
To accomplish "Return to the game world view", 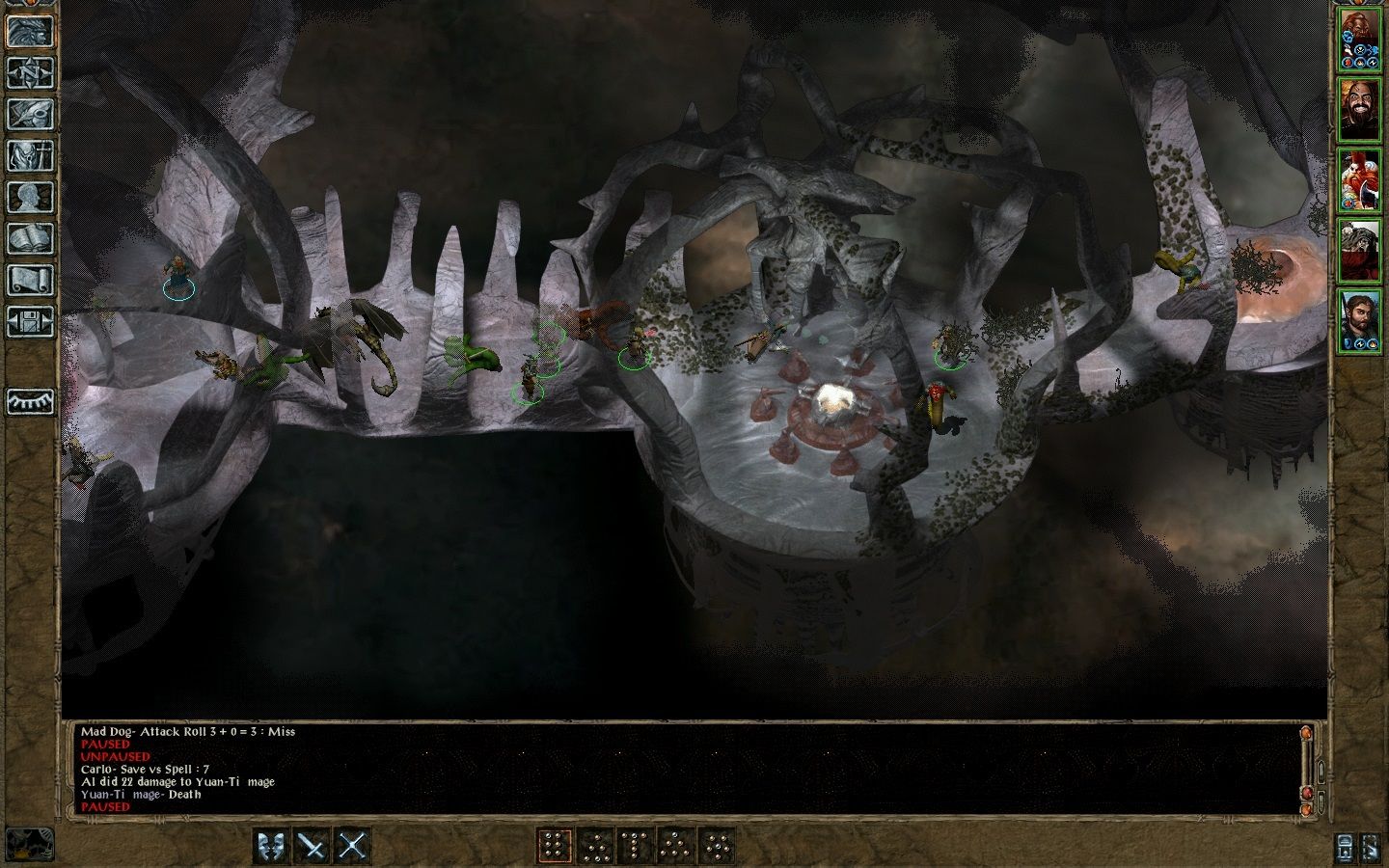I will pos(30,31).
